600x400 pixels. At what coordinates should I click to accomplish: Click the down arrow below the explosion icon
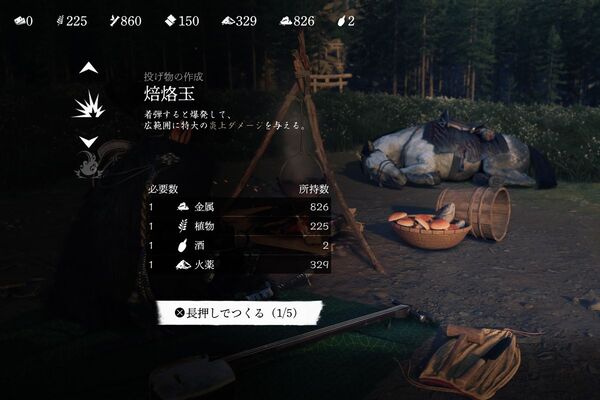coord(89,142)
